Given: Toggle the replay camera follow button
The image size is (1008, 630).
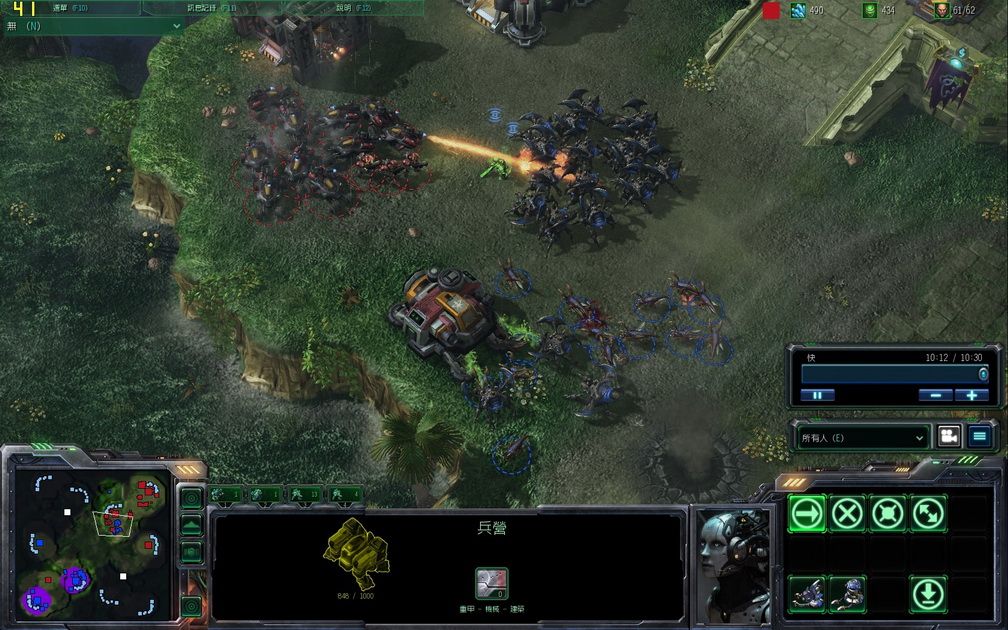Looking at the screenshot, I should tap(947, 437).
